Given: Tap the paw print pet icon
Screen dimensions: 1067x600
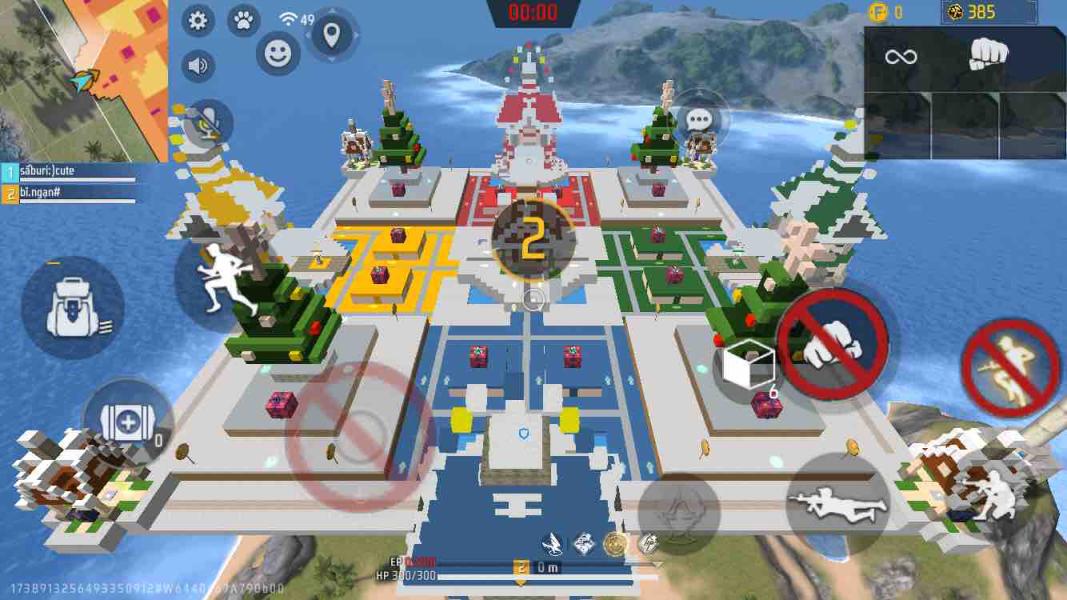Looking at the screenshot, I should [243, 20].
